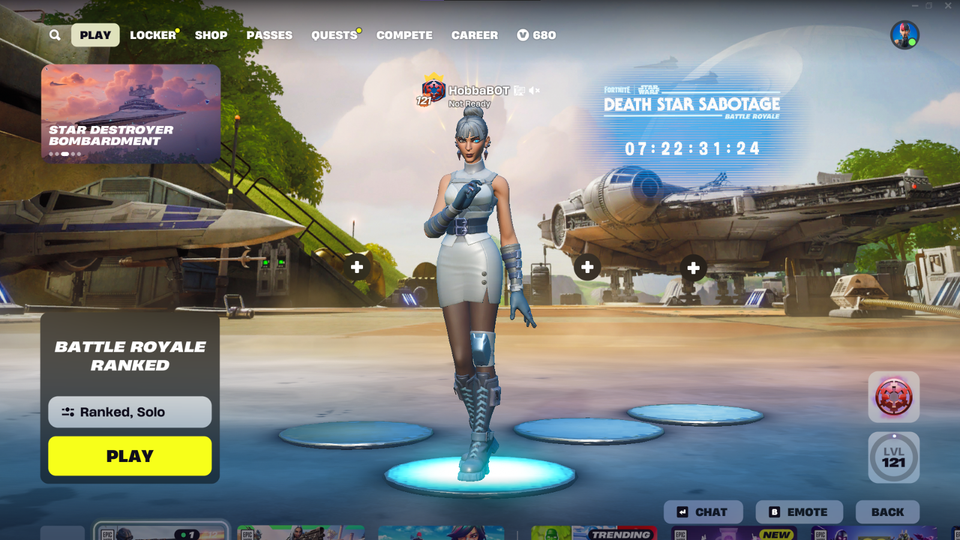This screenshot has height=540, width=960.
Task: Close the game window
Action: click(948, 6)
